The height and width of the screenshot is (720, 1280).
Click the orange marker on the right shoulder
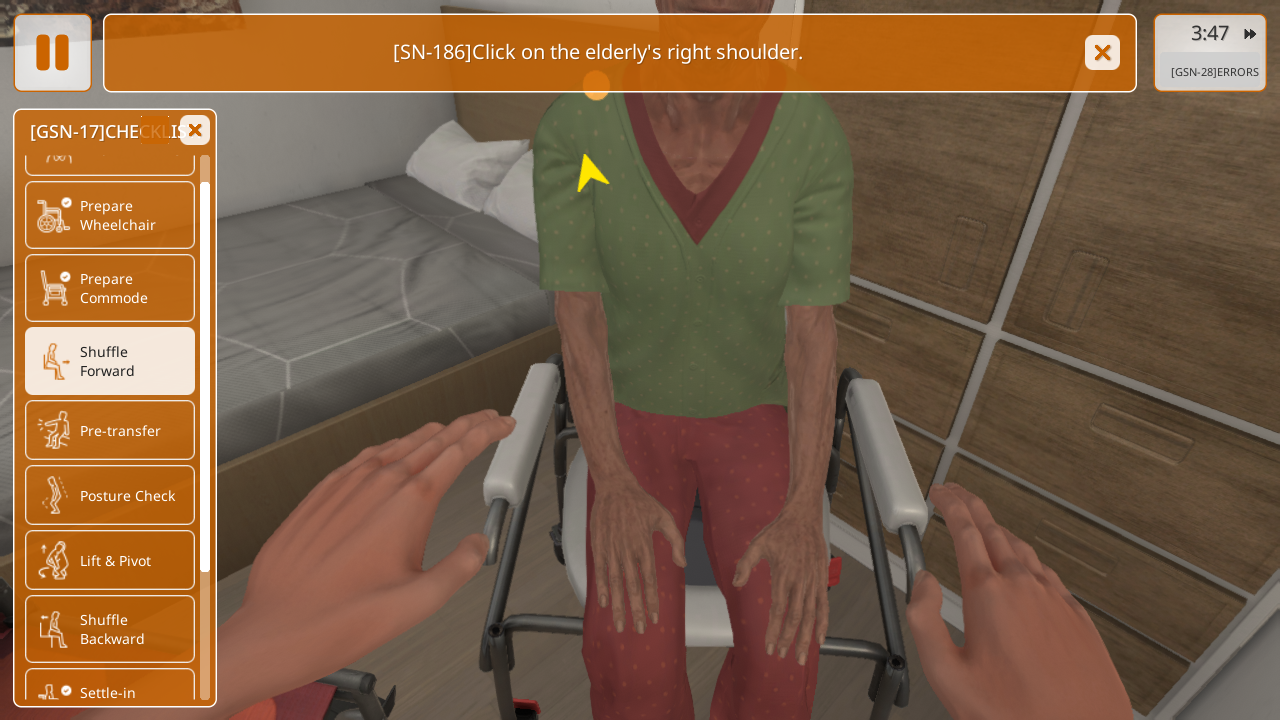(x=596, y=85)
